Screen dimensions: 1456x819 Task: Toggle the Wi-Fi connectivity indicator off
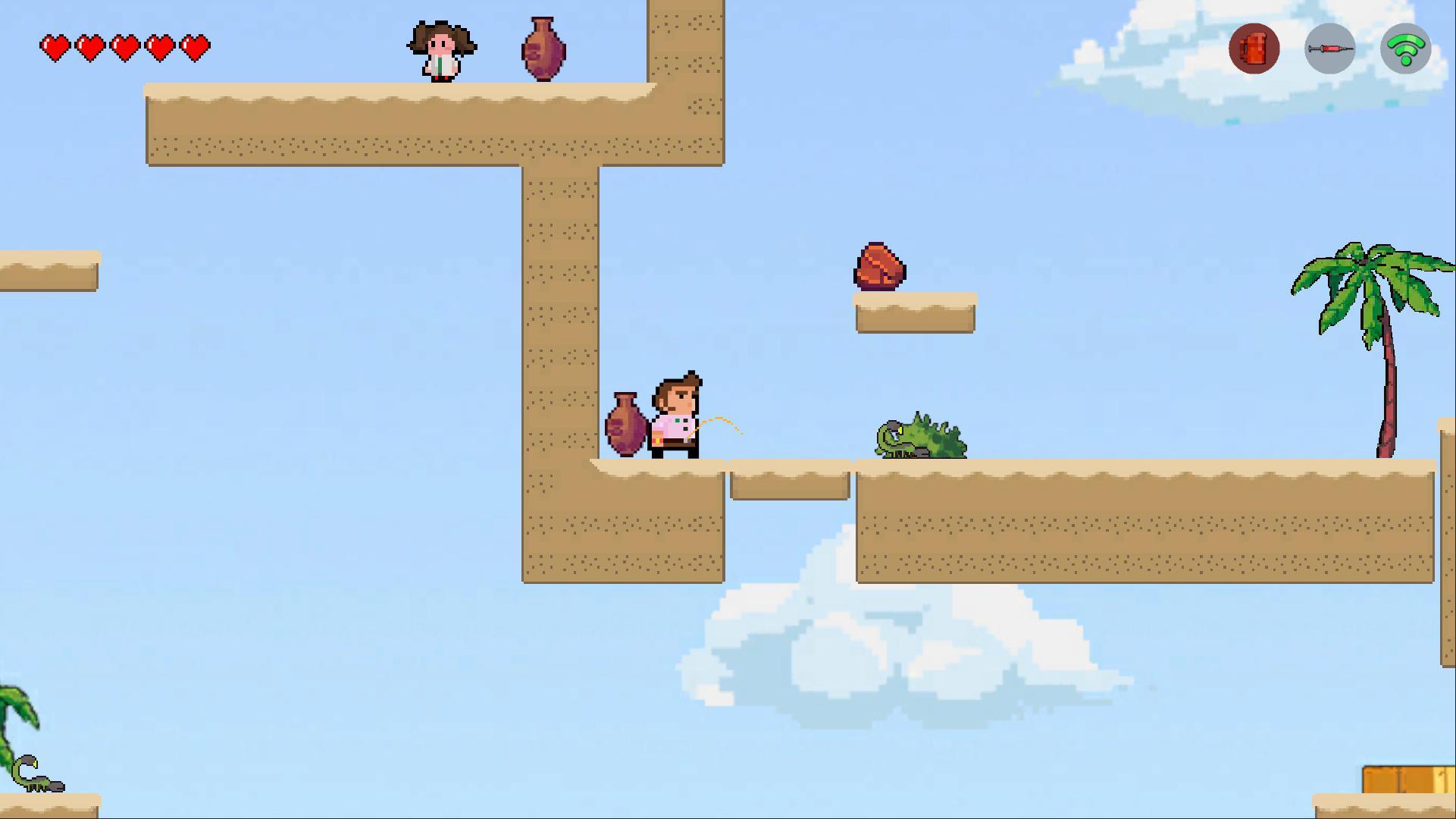pyautogui.click(x=1406, y=49)
